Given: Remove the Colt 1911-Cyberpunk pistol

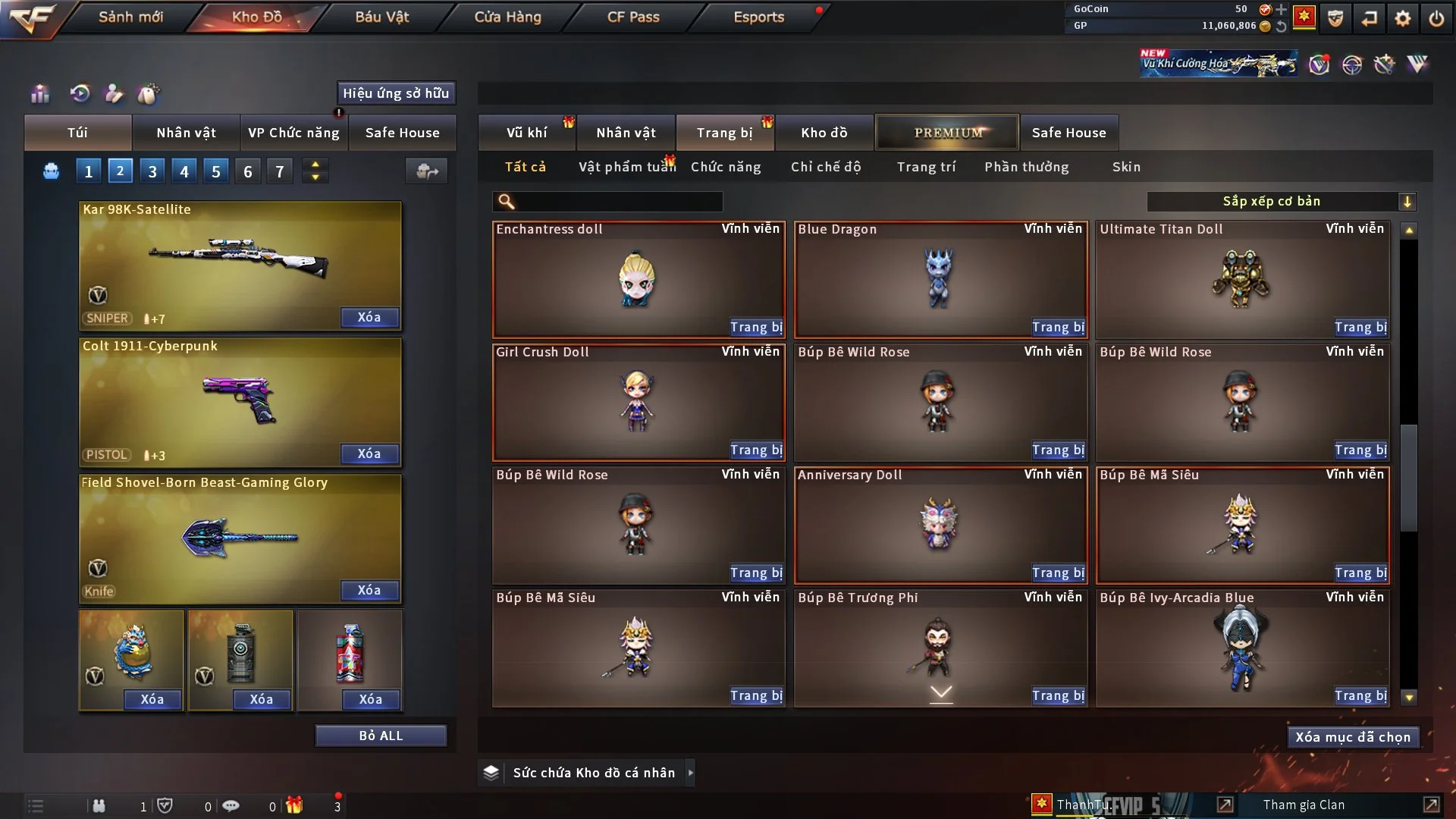Looking at the screenshot, I should pos(369,454).
